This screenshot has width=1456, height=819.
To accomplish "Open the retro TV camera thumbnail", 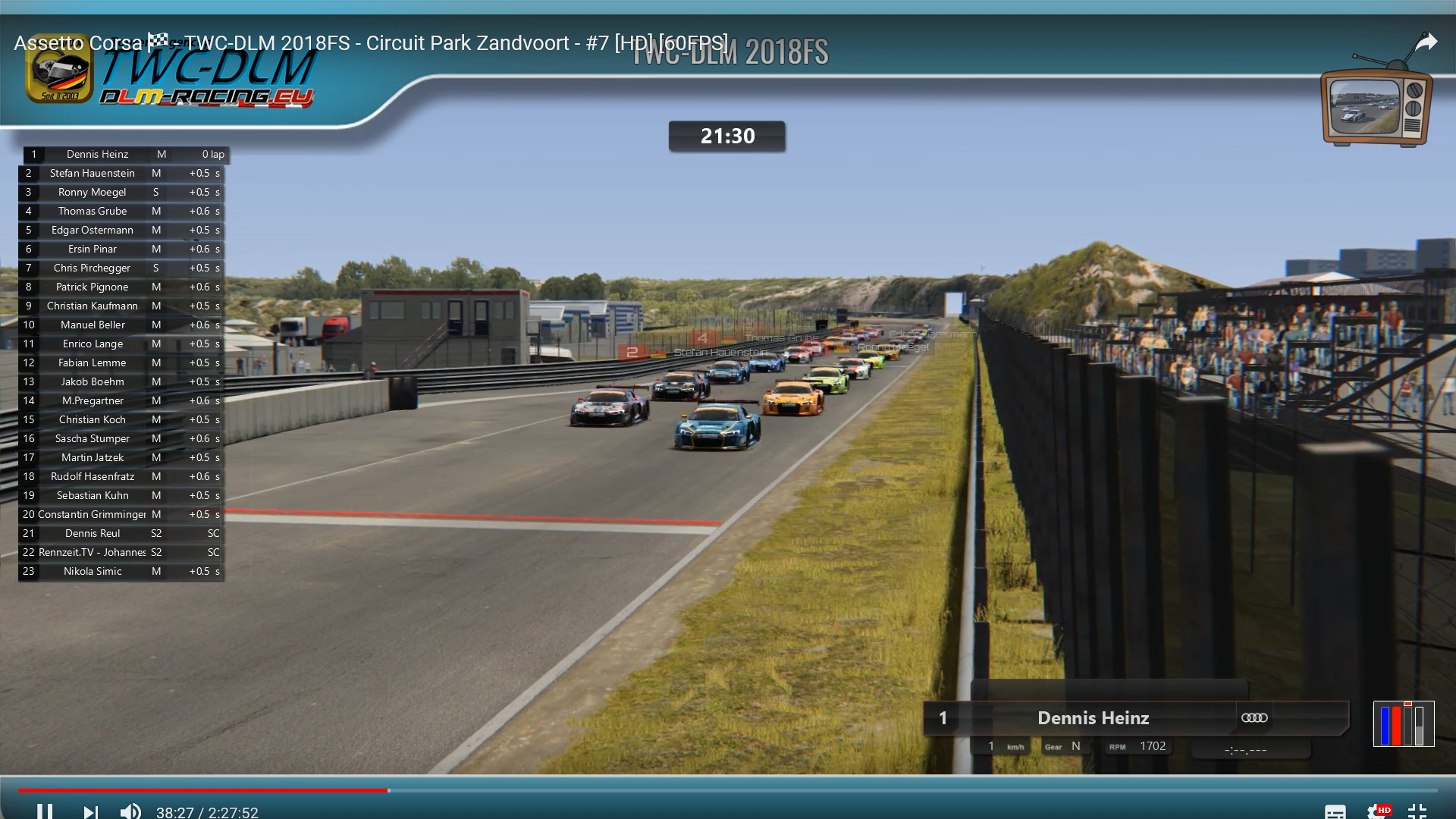I will click(x=1376, y=105).
